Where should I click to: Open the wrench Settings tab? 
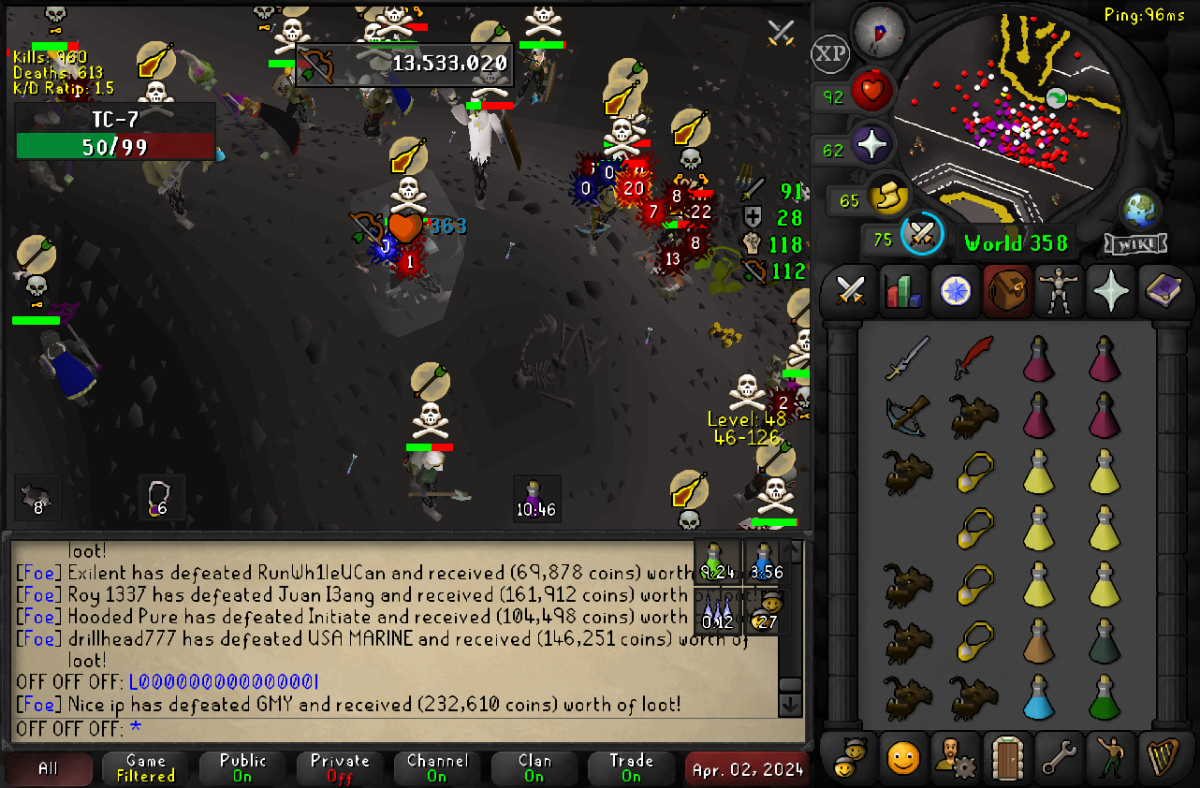pos(1057,759)
